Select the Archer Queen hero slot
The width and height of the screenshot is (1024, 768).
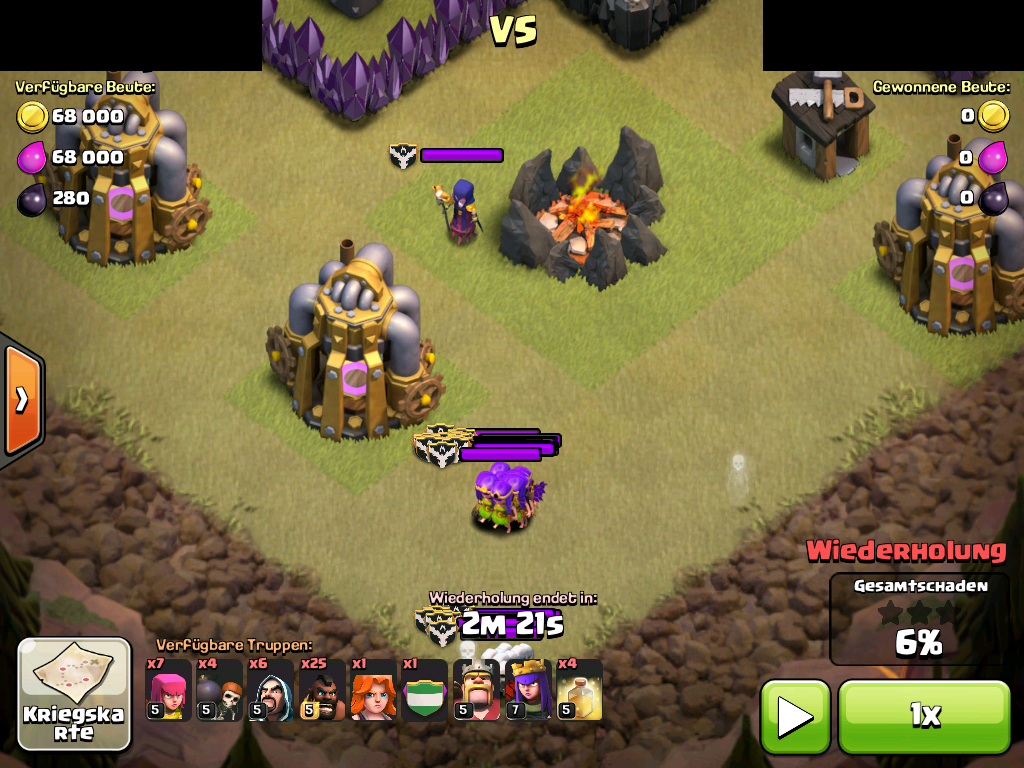pos(527,690)
